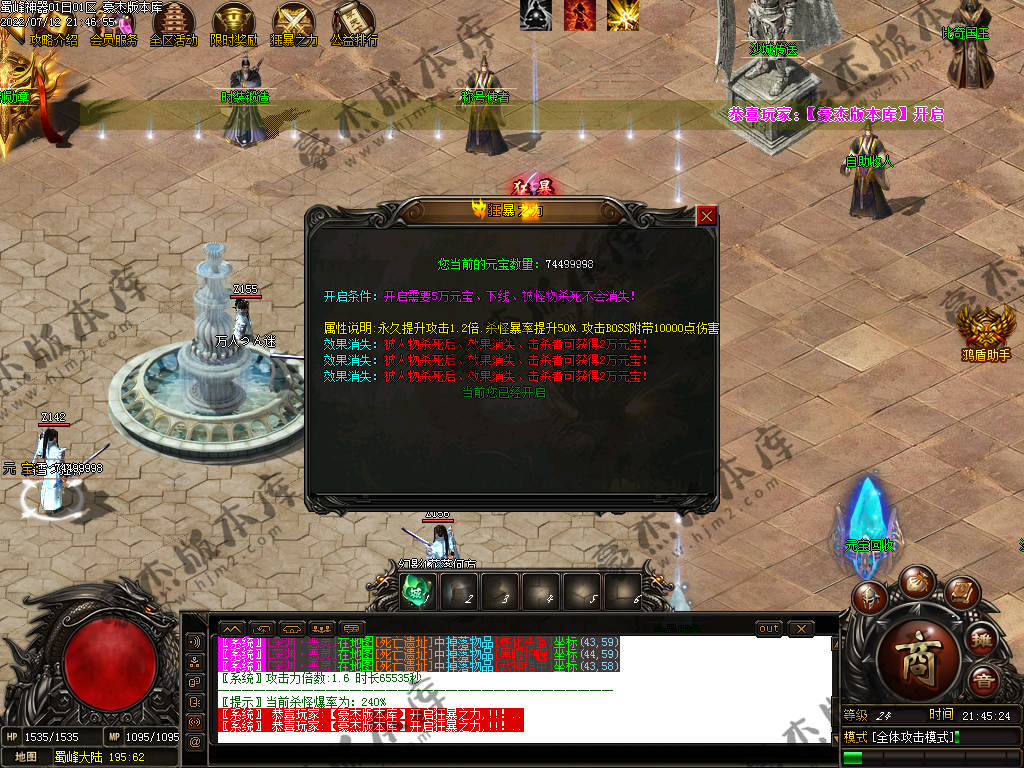1024x768 pixels.
Task: Click the red flame buff icon
Action: coord(579,14)
